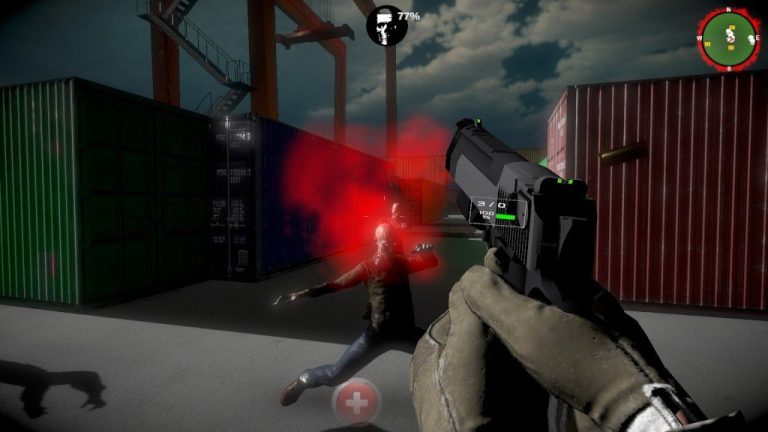768x432 pixels.
Task: Tap the red cross medkit button
Action: click(355, 402)
